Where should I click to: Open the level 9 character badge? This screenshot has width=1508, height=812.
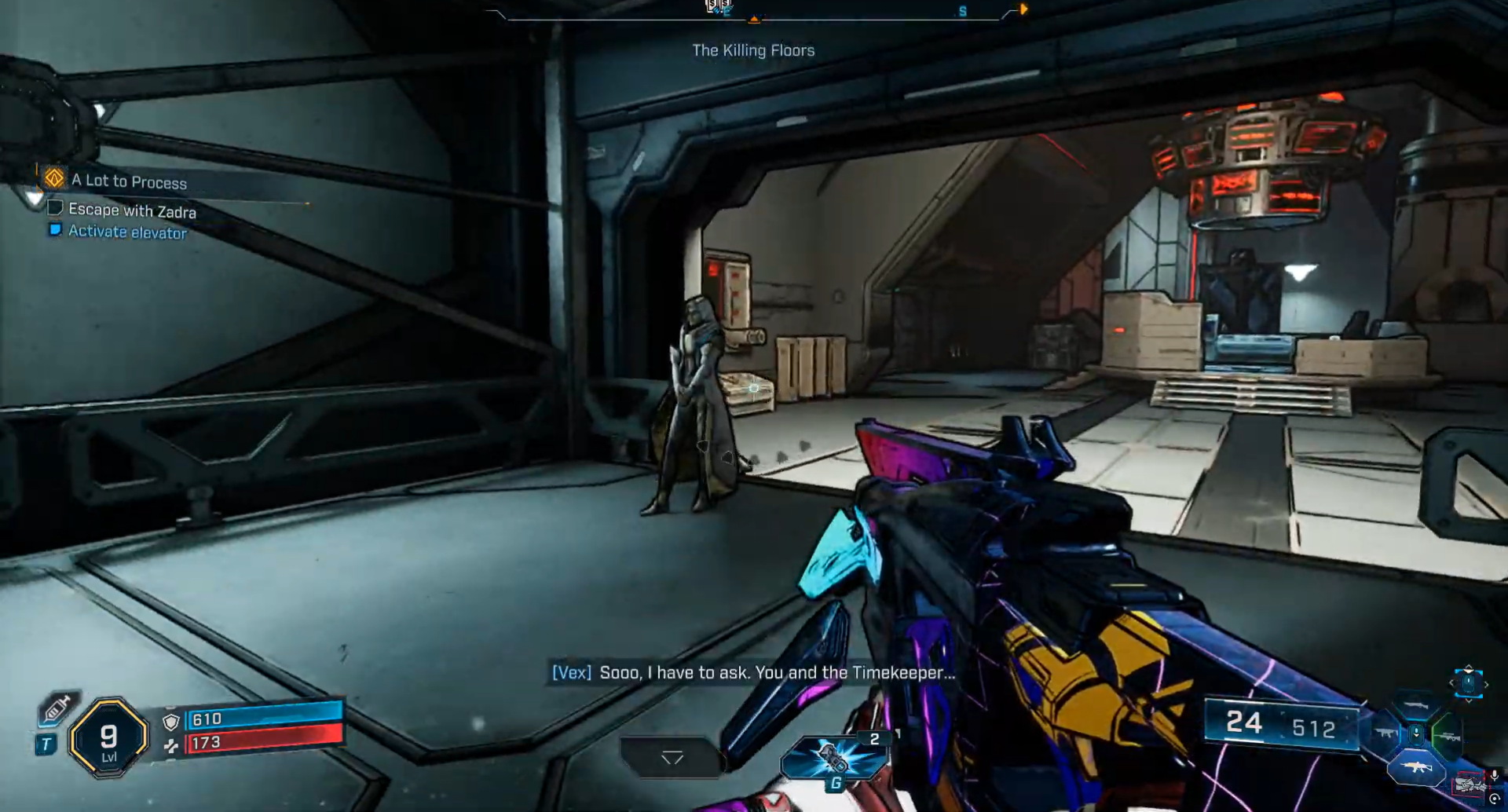(x=109, y=738)
